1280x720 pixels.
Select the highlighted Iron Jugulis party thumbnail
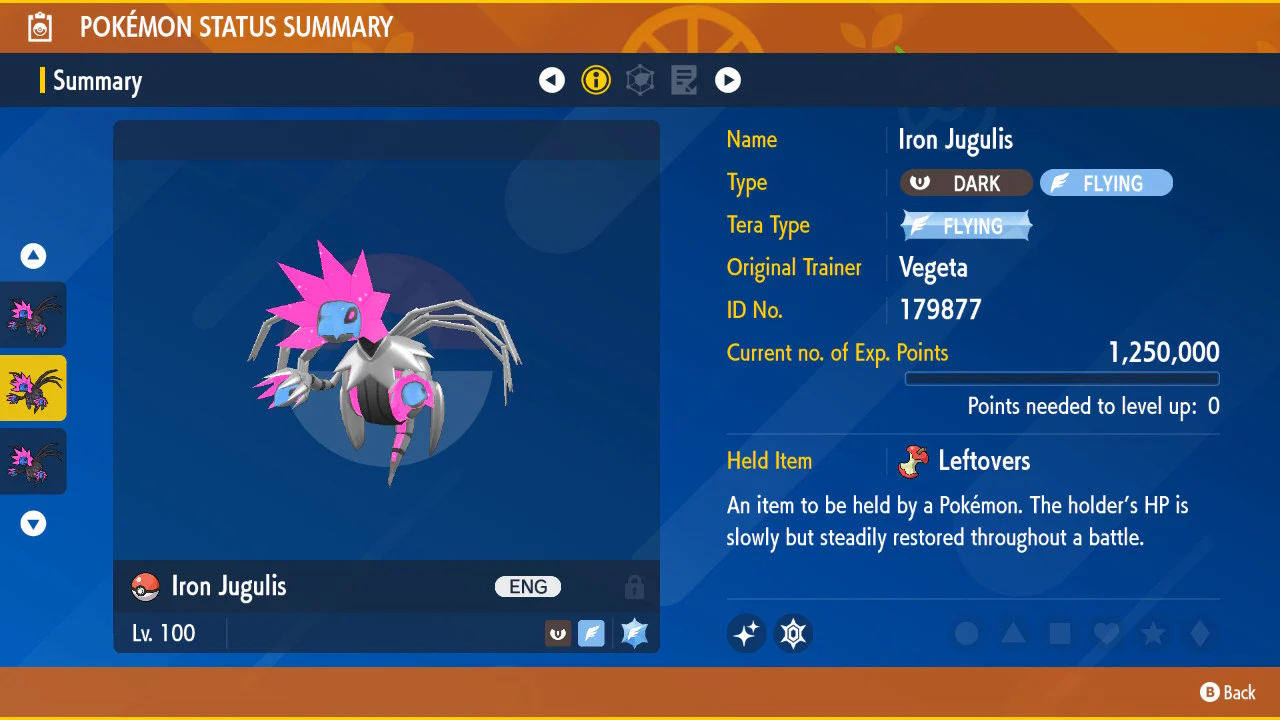pos(34,388)
